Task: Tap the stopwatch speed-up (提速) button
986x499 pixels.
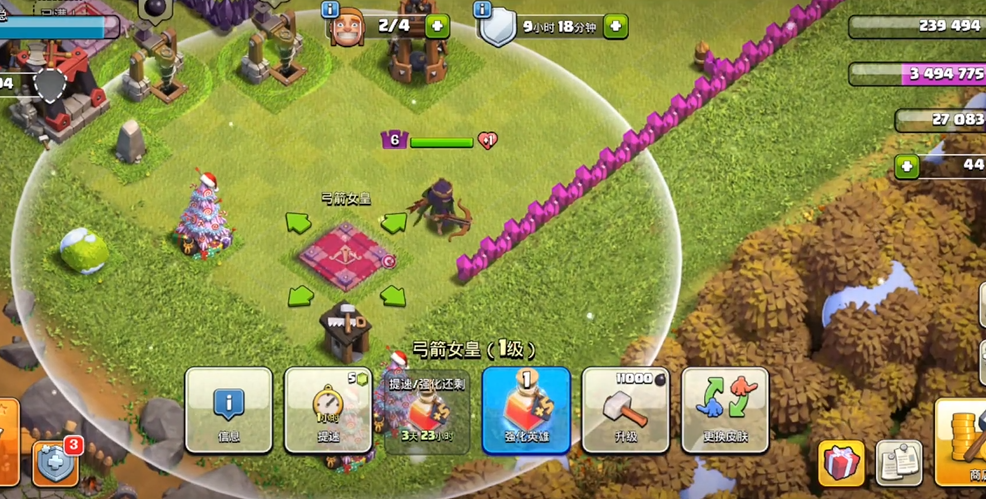Action: 328,410
